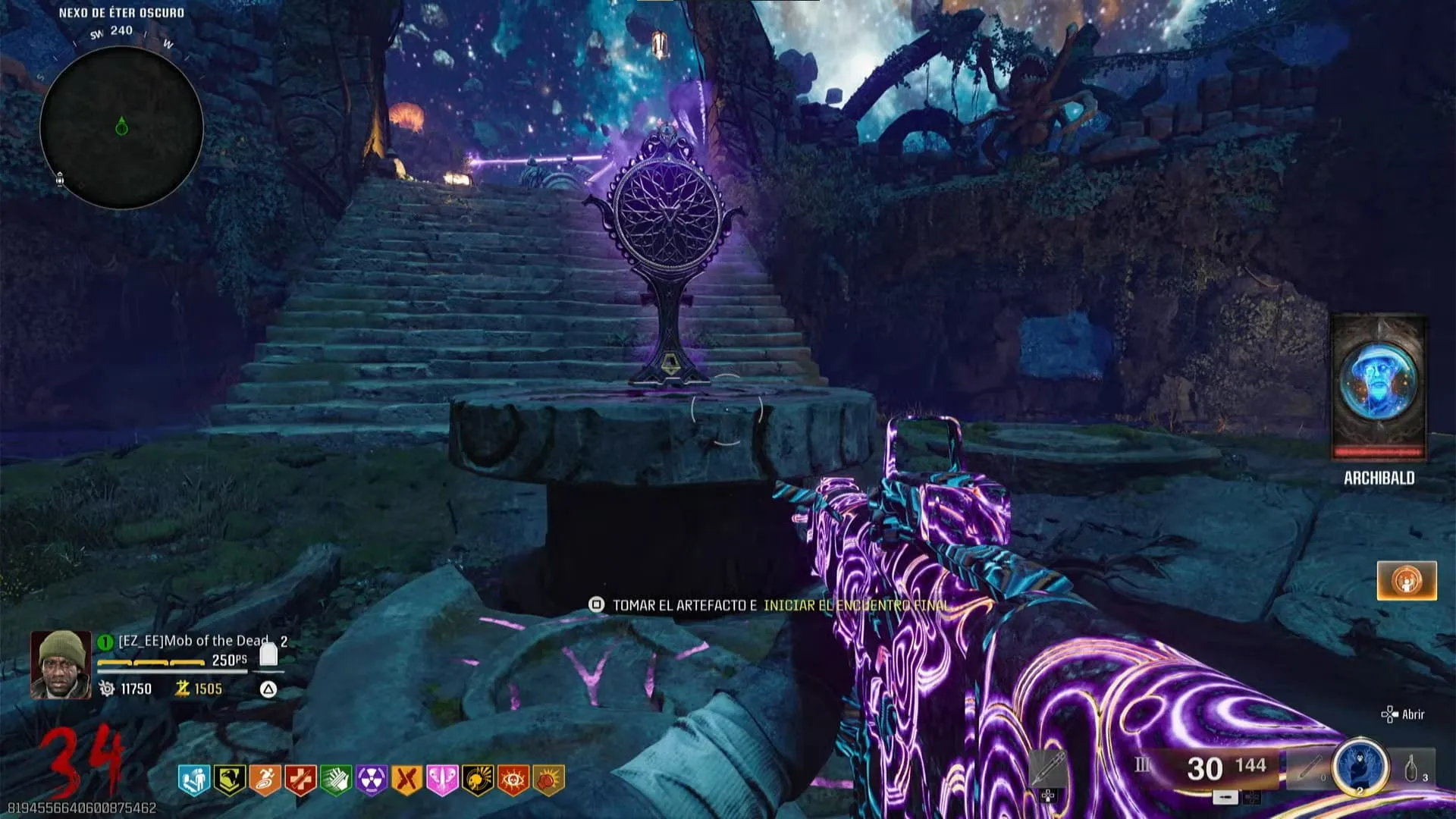The image size is (1456, 819).
Task: Click the armor plate icon
Action: coord(268,654)
